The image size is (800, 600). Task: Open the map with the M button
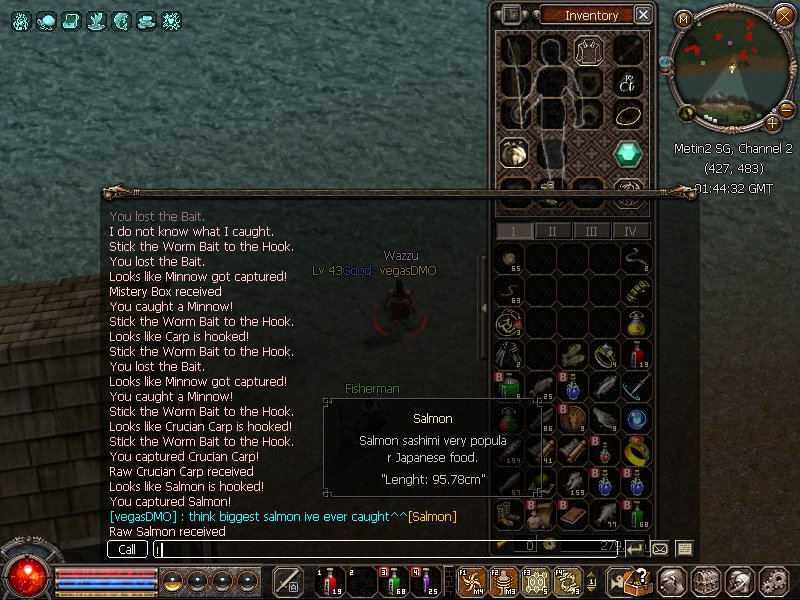click(684, 19)
